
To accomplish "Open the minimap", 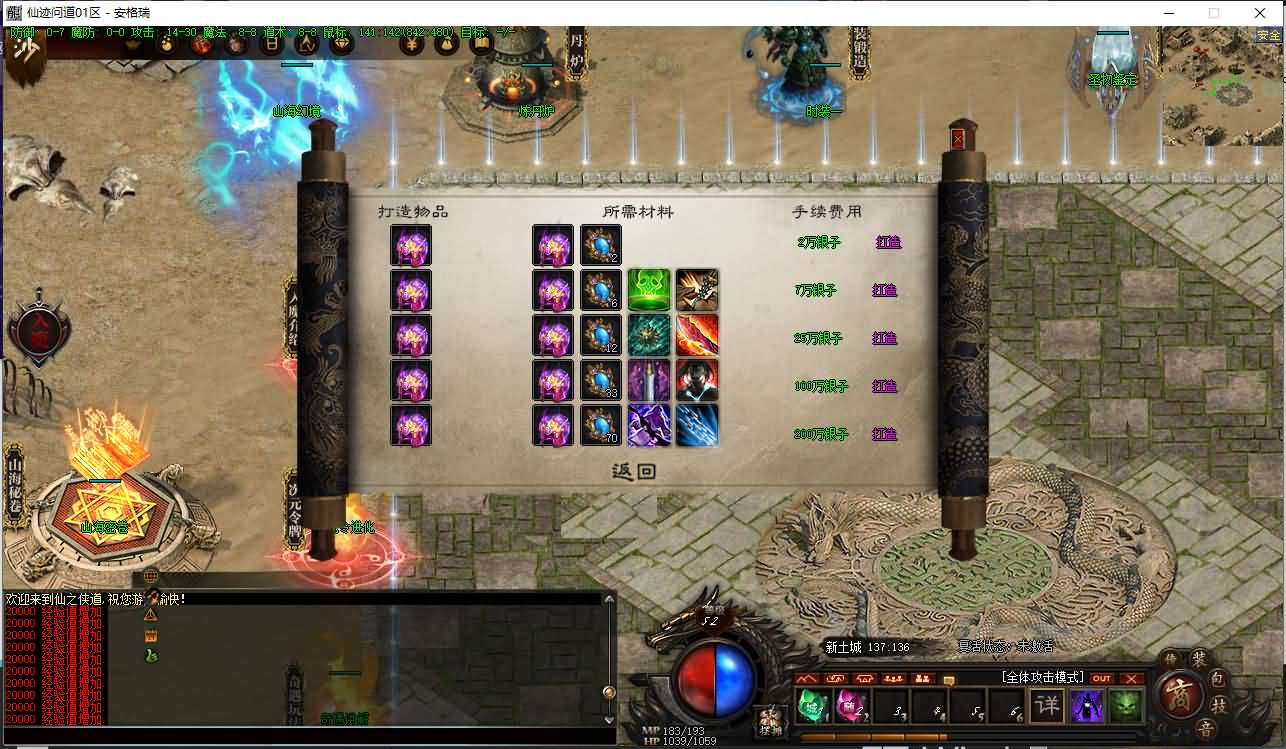I will [x=1223, y=88].
